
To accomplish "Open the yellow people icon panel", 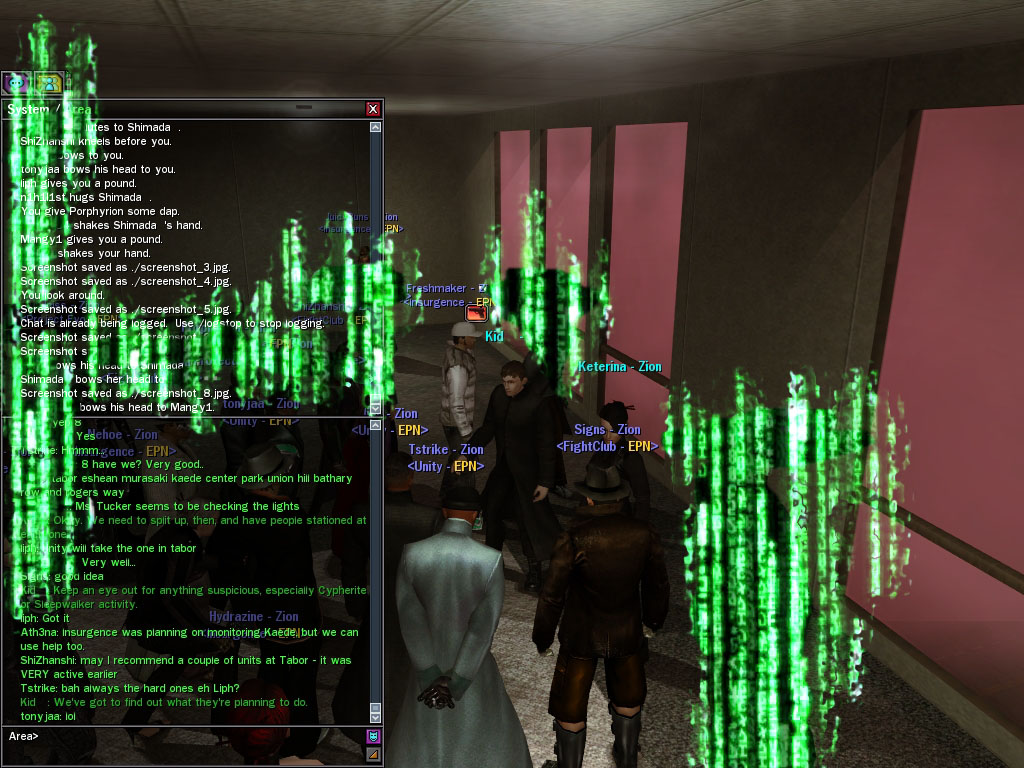I will [49, 84].
